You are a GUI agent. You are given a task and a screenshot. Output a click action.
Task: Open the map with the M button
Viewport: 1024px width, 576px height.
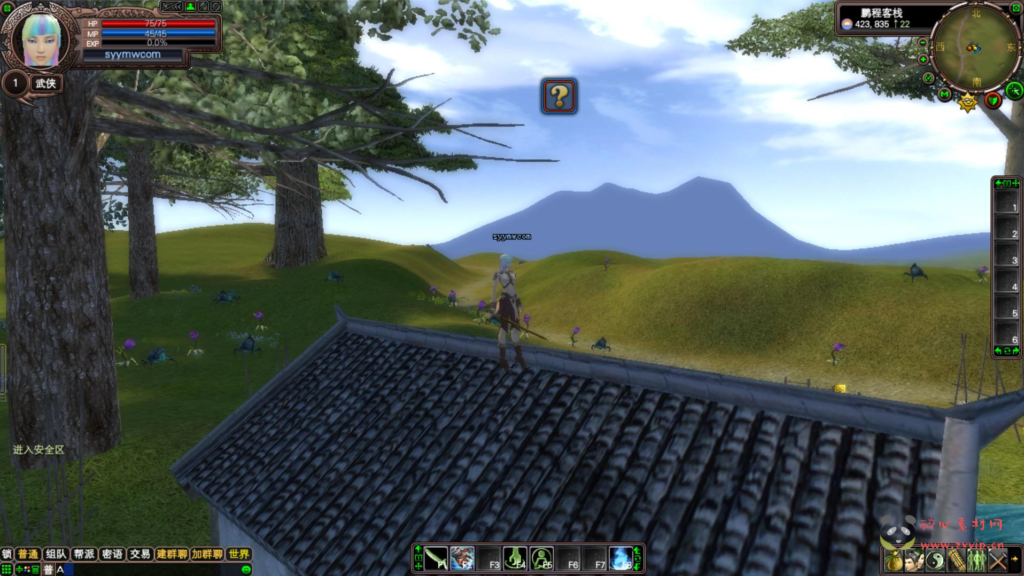click(944, 94)
